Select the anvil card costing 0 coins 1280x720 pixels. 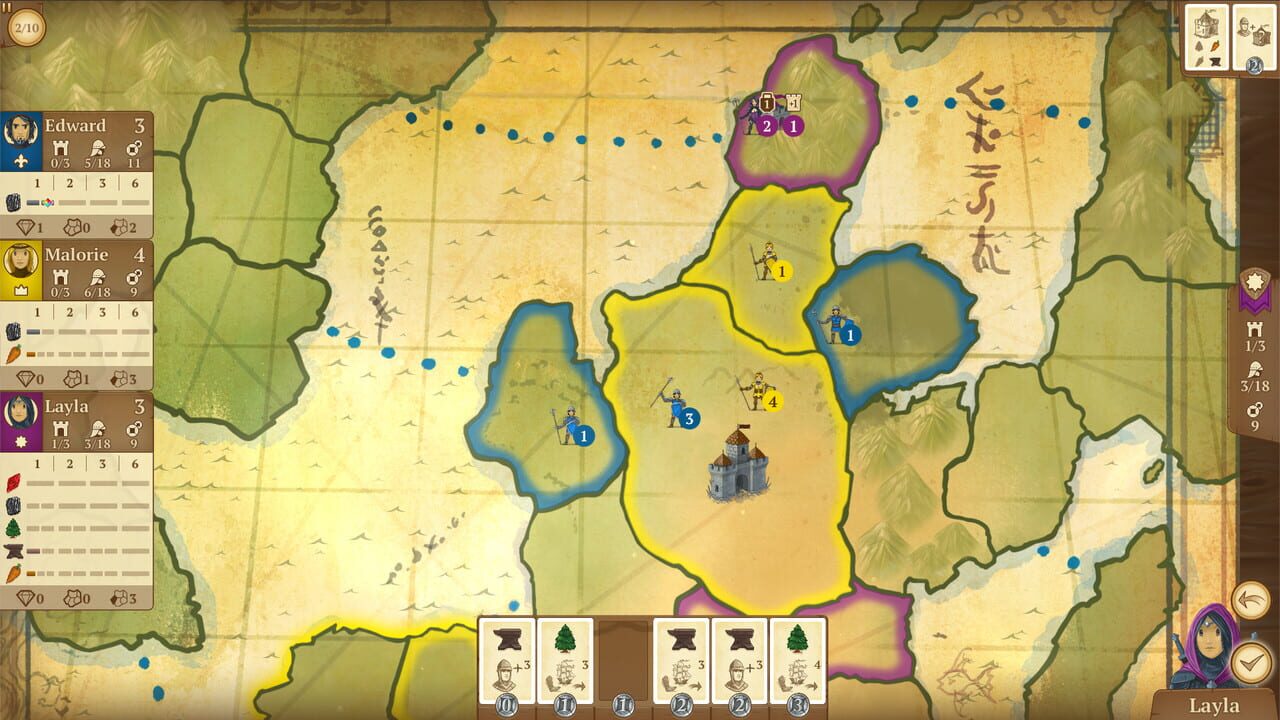[x=505, y=660]
